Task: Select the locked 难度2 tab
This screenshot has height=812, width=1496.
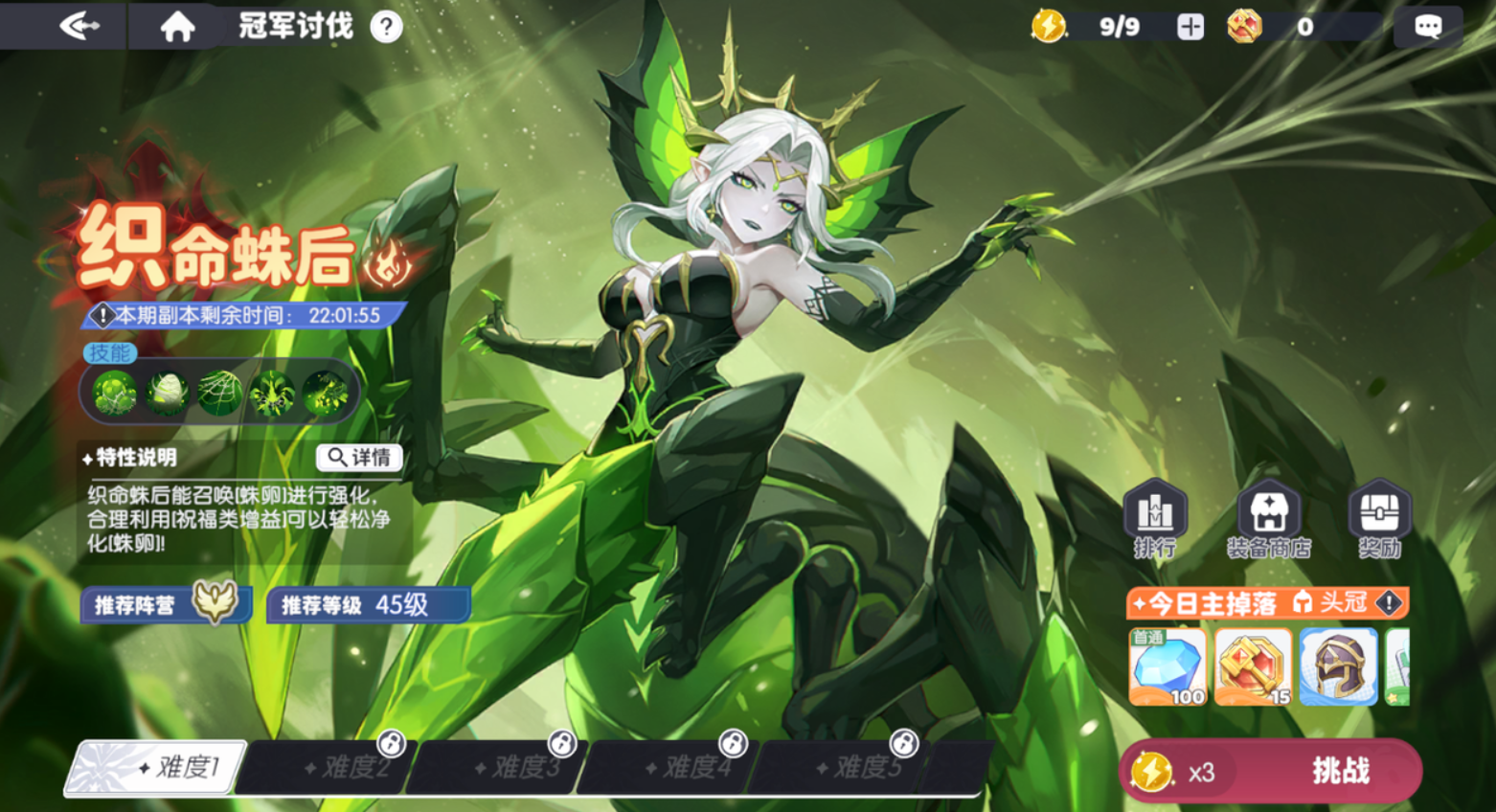Action: pyautogui.click(x=330, y=767)
